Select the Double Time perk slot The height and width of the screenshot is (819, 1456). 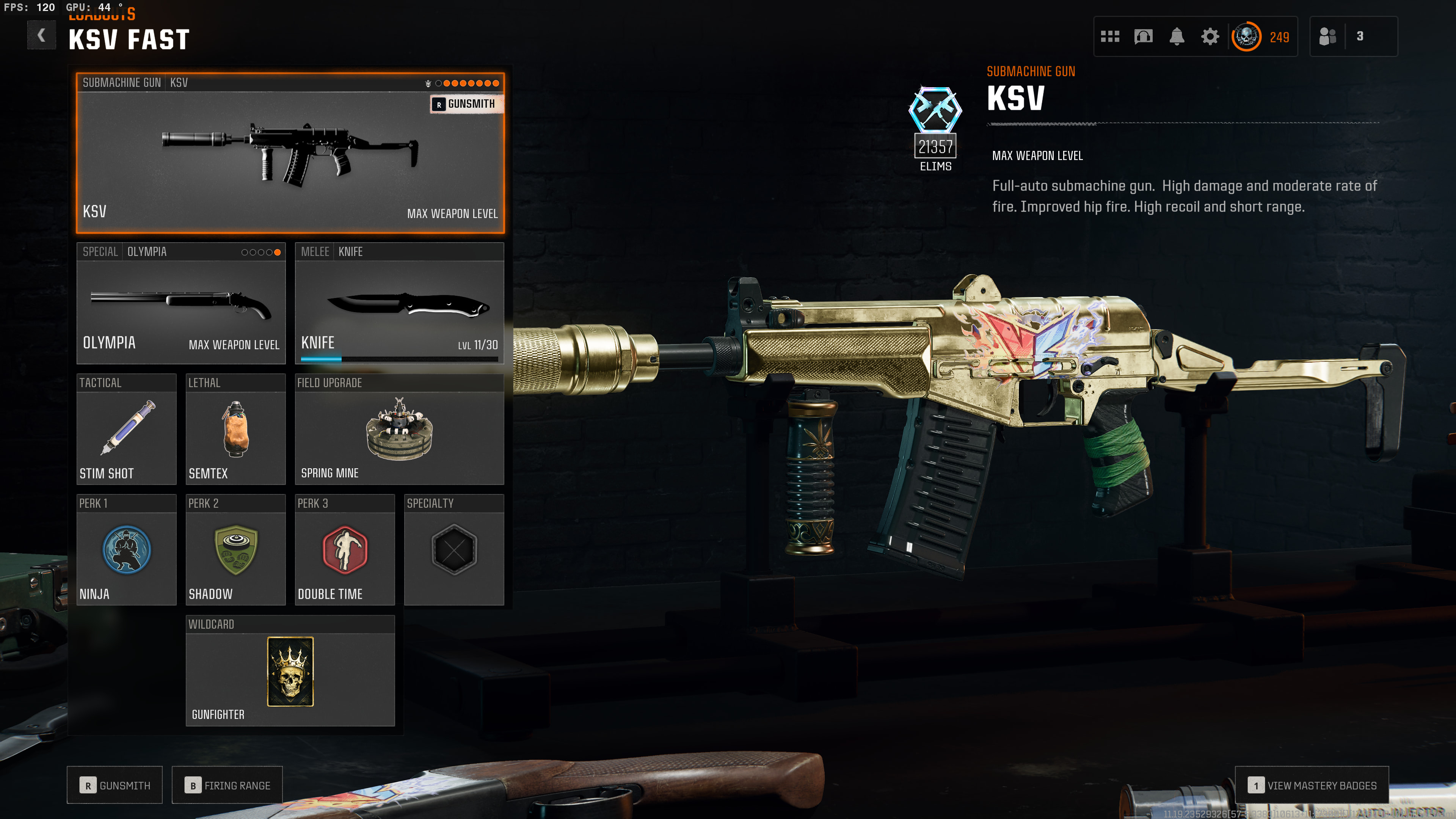point(344,550)
